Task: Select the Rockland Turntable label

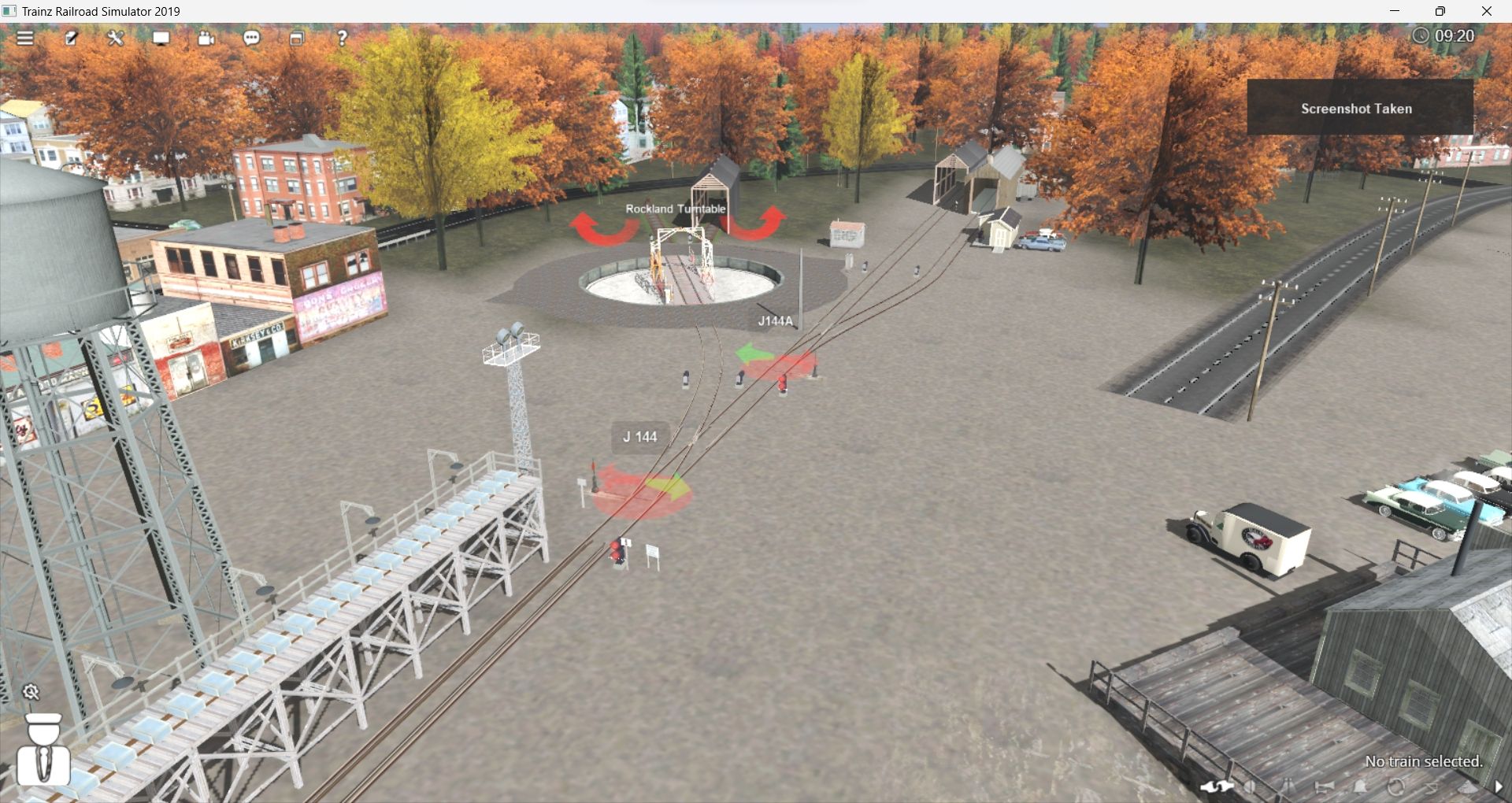Action: [x=676, y=209]
